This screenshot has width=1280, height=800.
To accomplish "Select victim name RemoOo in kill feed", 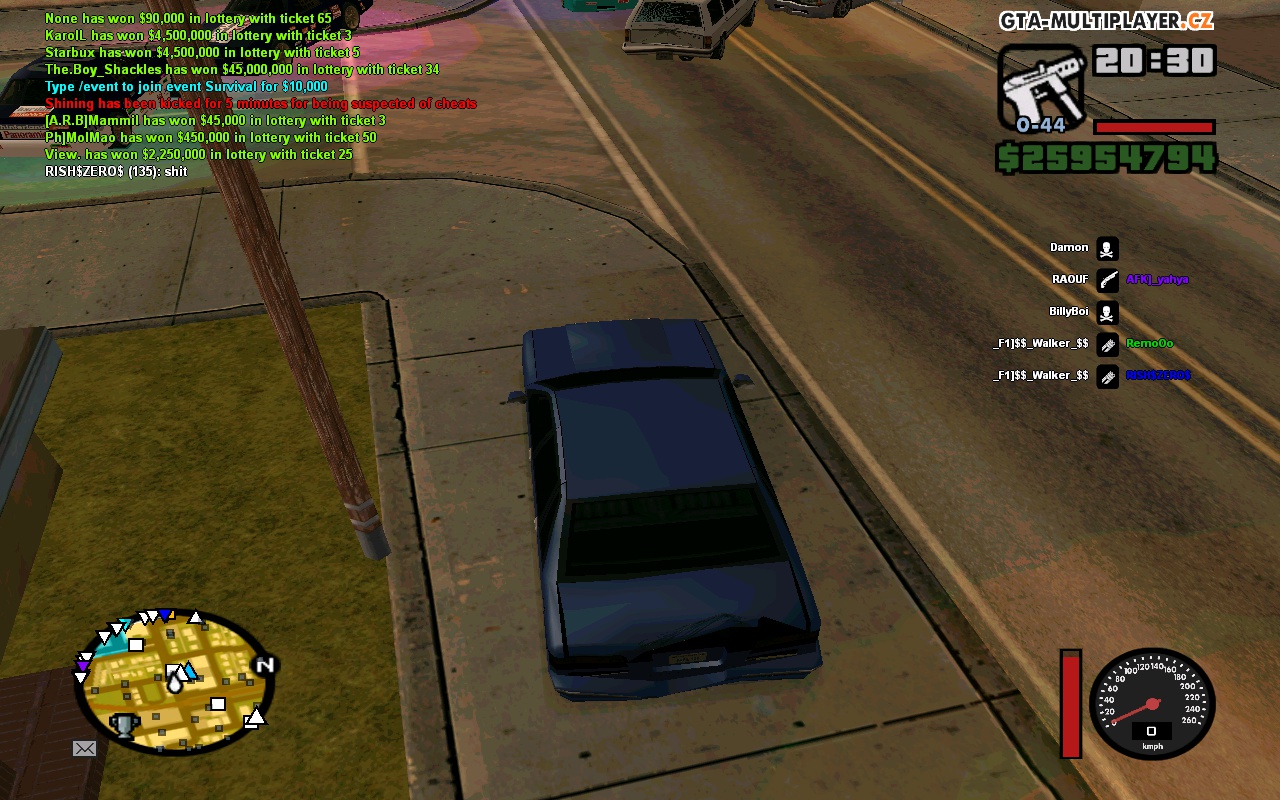I will click(1149, 344).
